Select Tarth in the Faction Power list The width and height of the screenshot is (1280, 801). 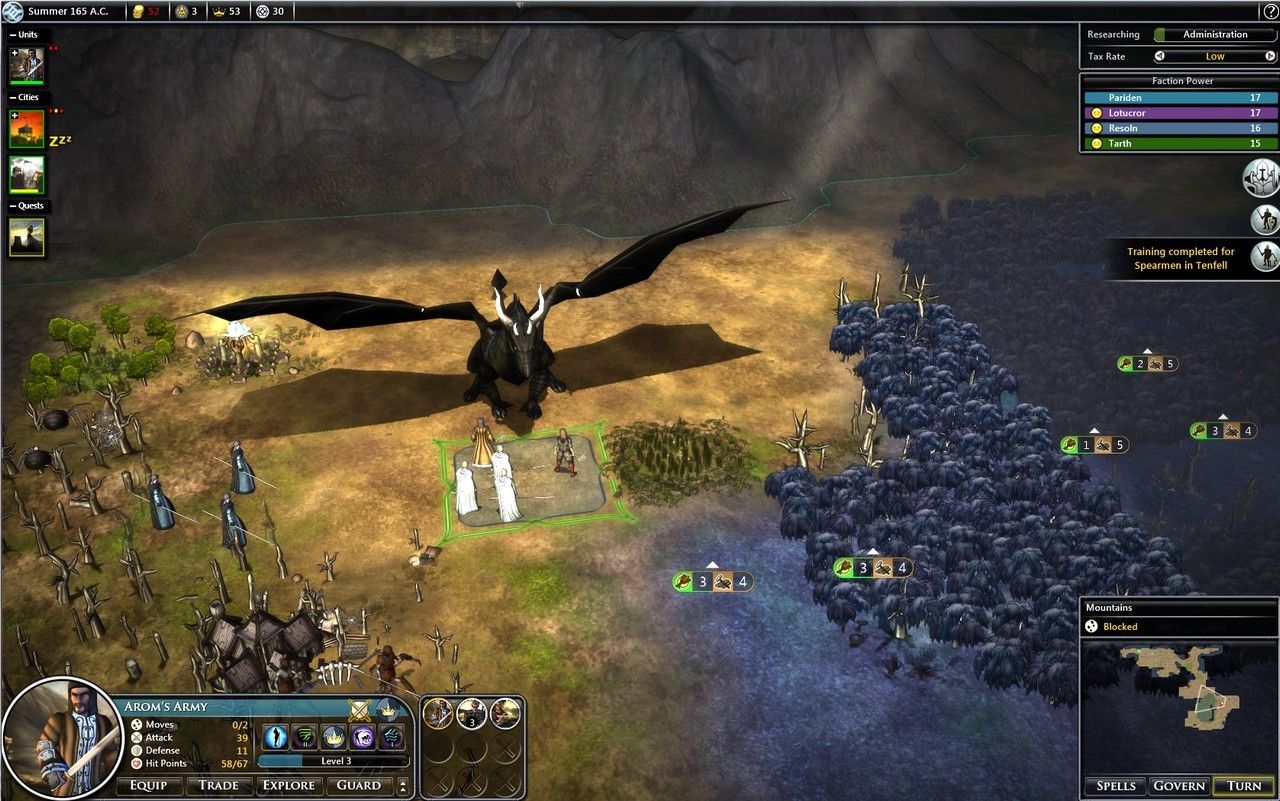[1178, 143]
